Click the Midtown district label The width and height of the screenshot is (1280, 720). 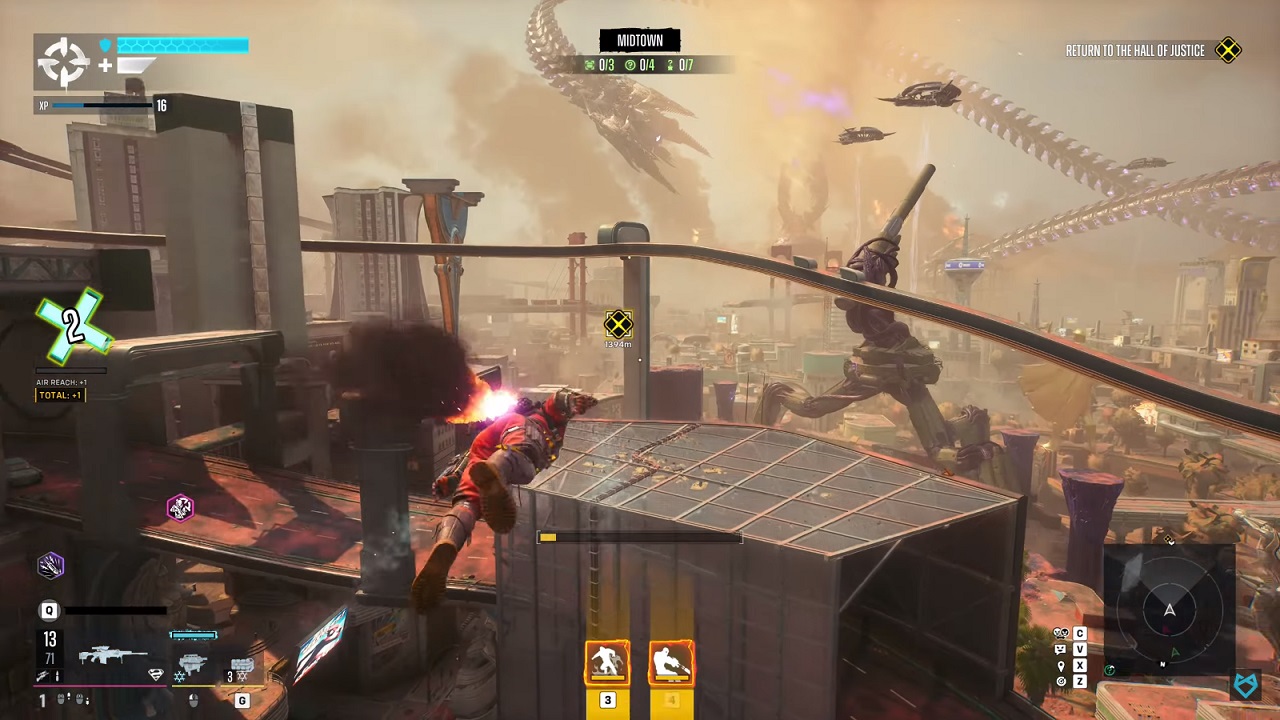[x=640, y=41]
